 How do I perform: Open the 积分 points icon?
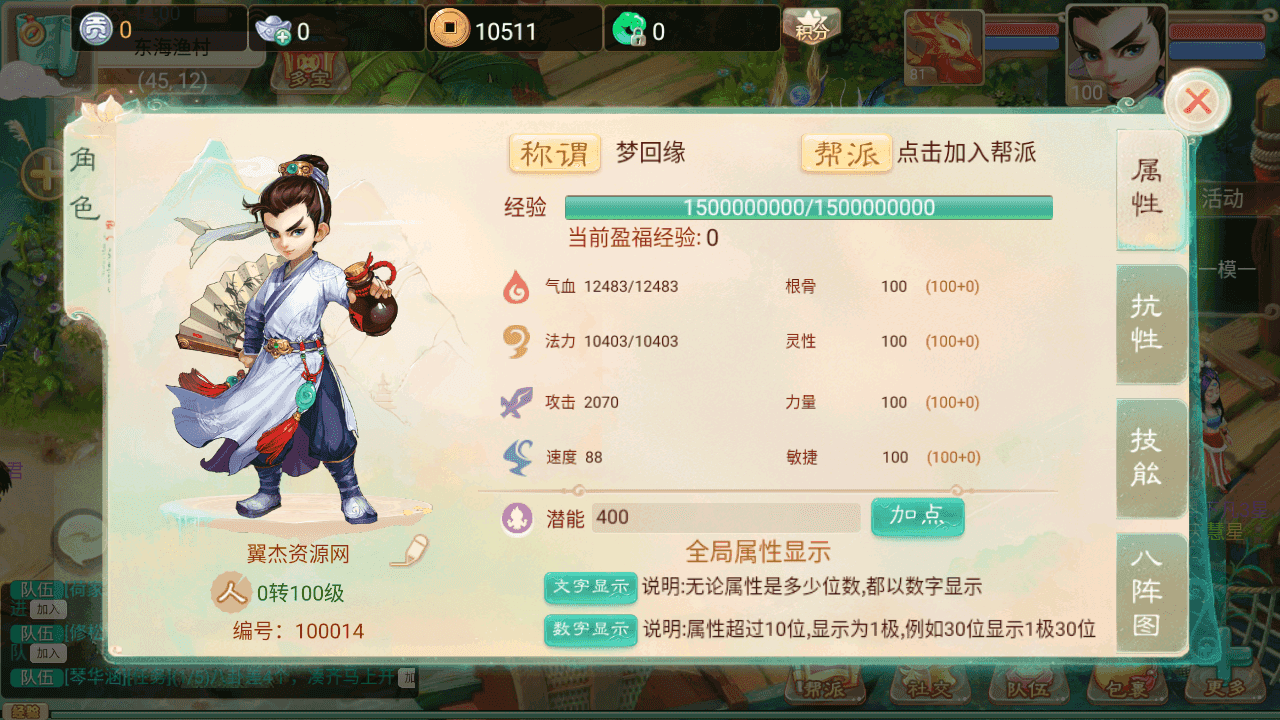click(811, 26)
